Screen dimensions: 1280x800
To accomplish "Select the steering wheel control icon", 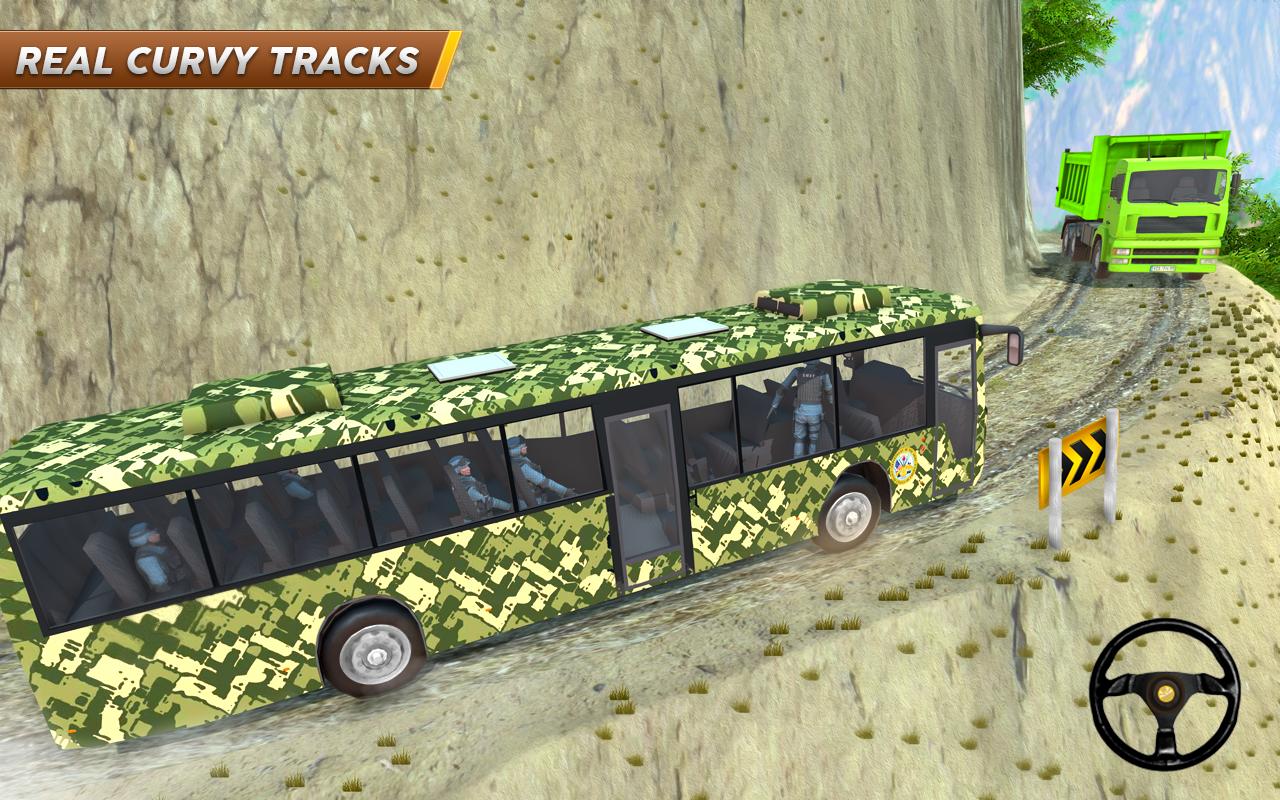I will 1165,690.
